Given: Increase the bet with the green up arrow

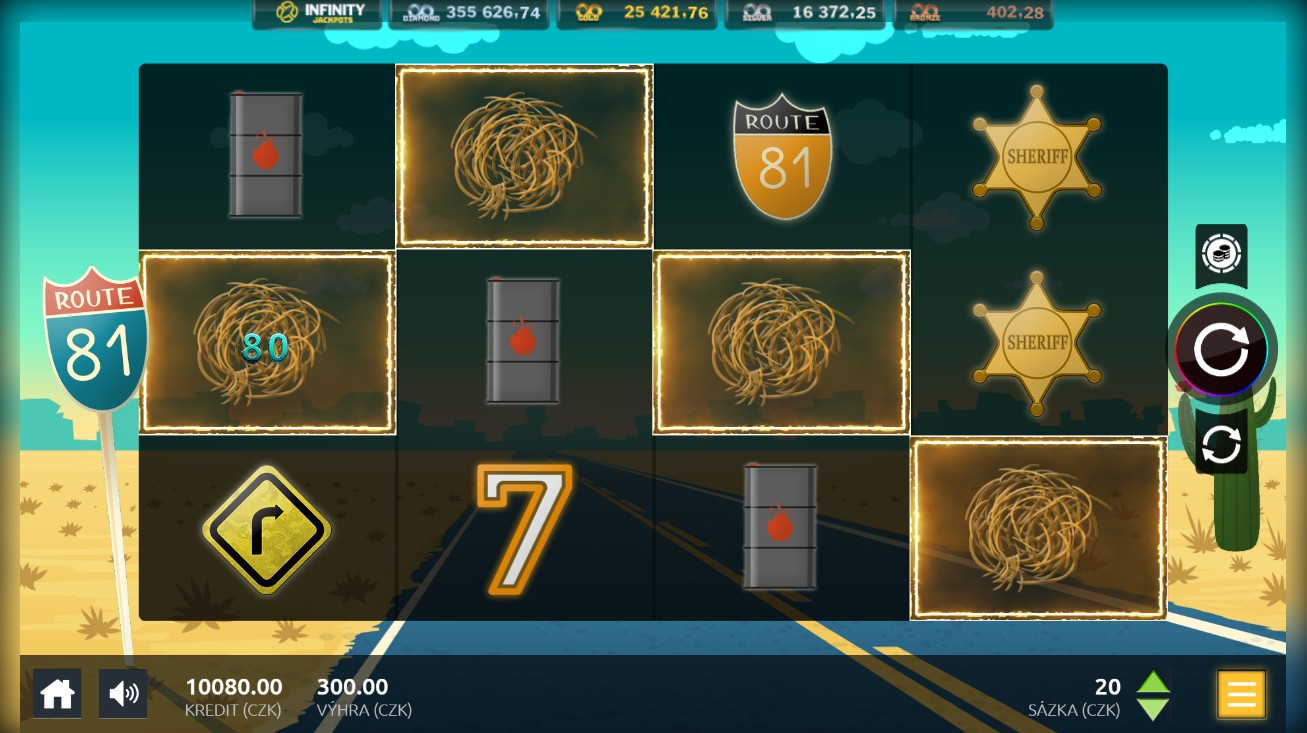Looking at the screenshot, I should click(x=1153, y=683).
